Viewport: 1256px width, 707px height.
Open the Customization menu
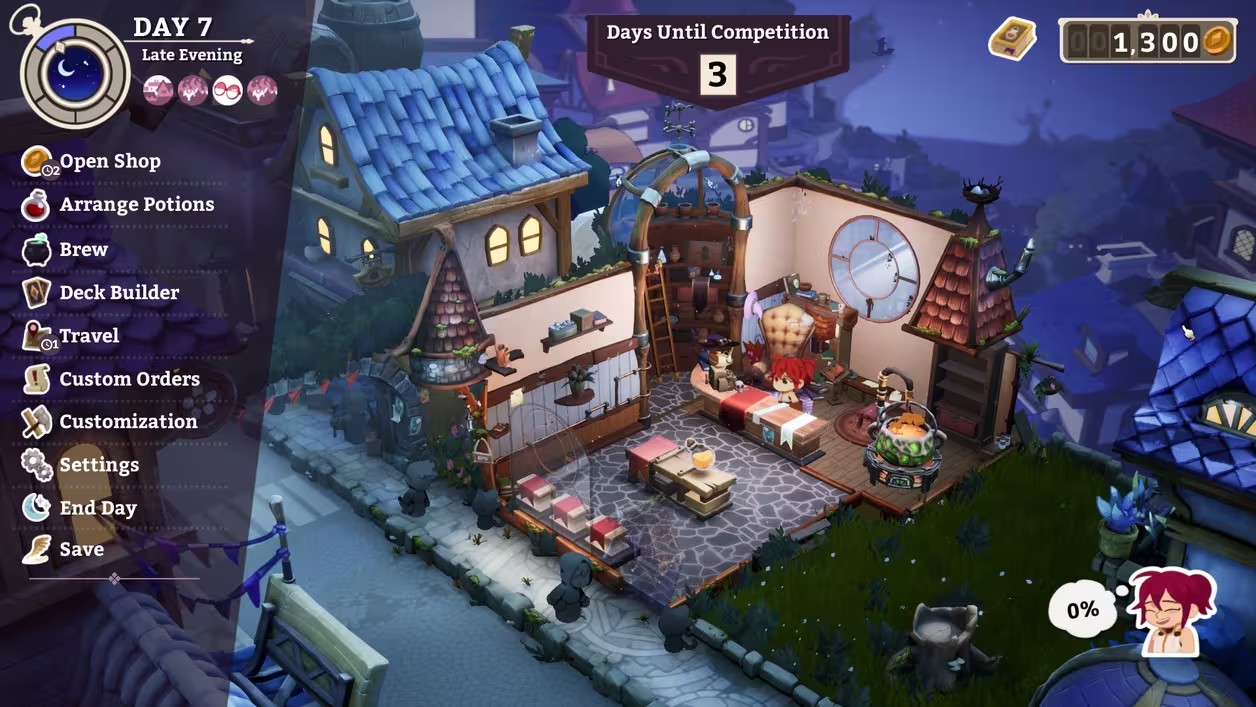pyautogui.click(x=128, y=421)
